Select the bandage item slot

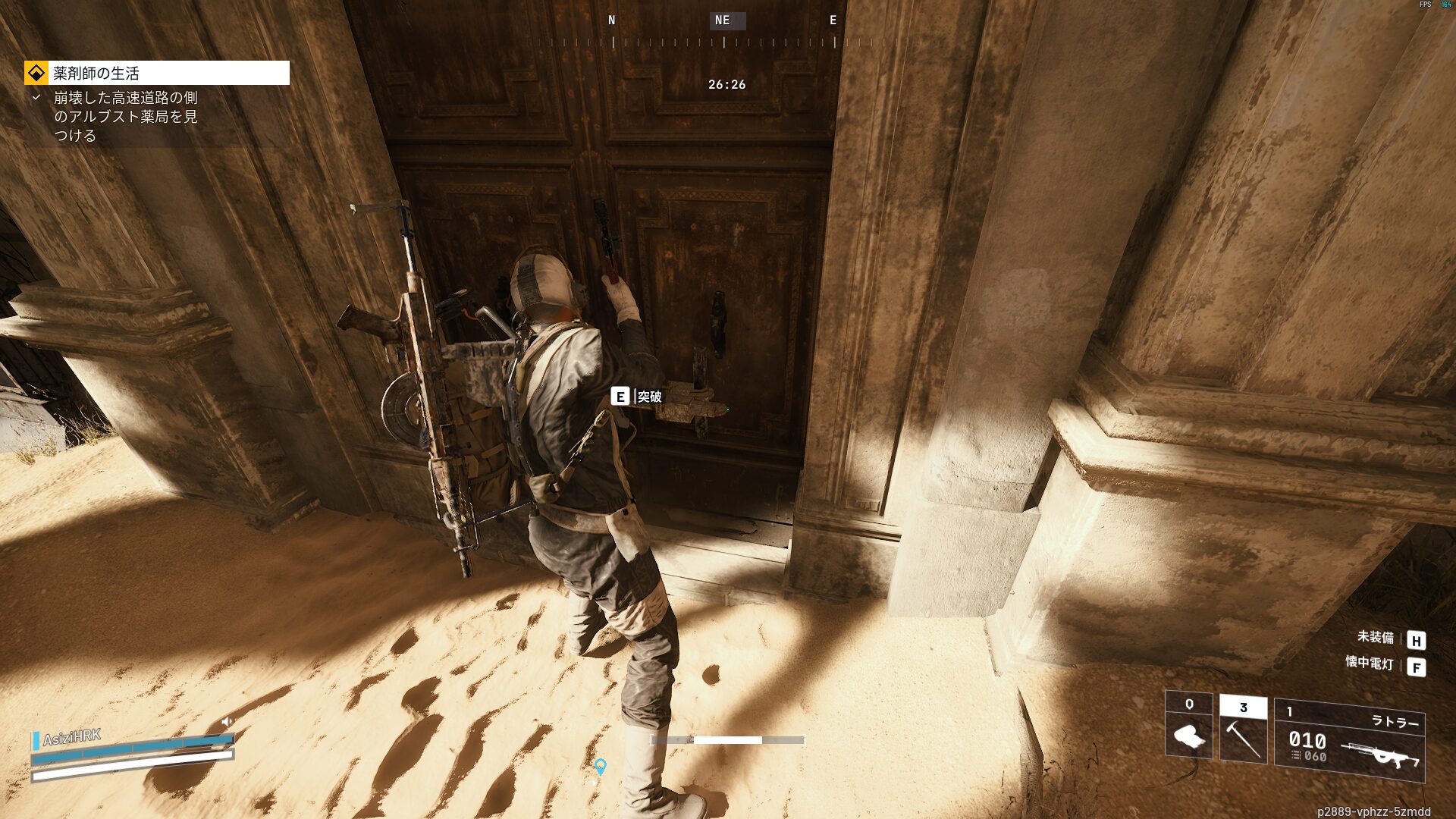tap(1188, 725)
